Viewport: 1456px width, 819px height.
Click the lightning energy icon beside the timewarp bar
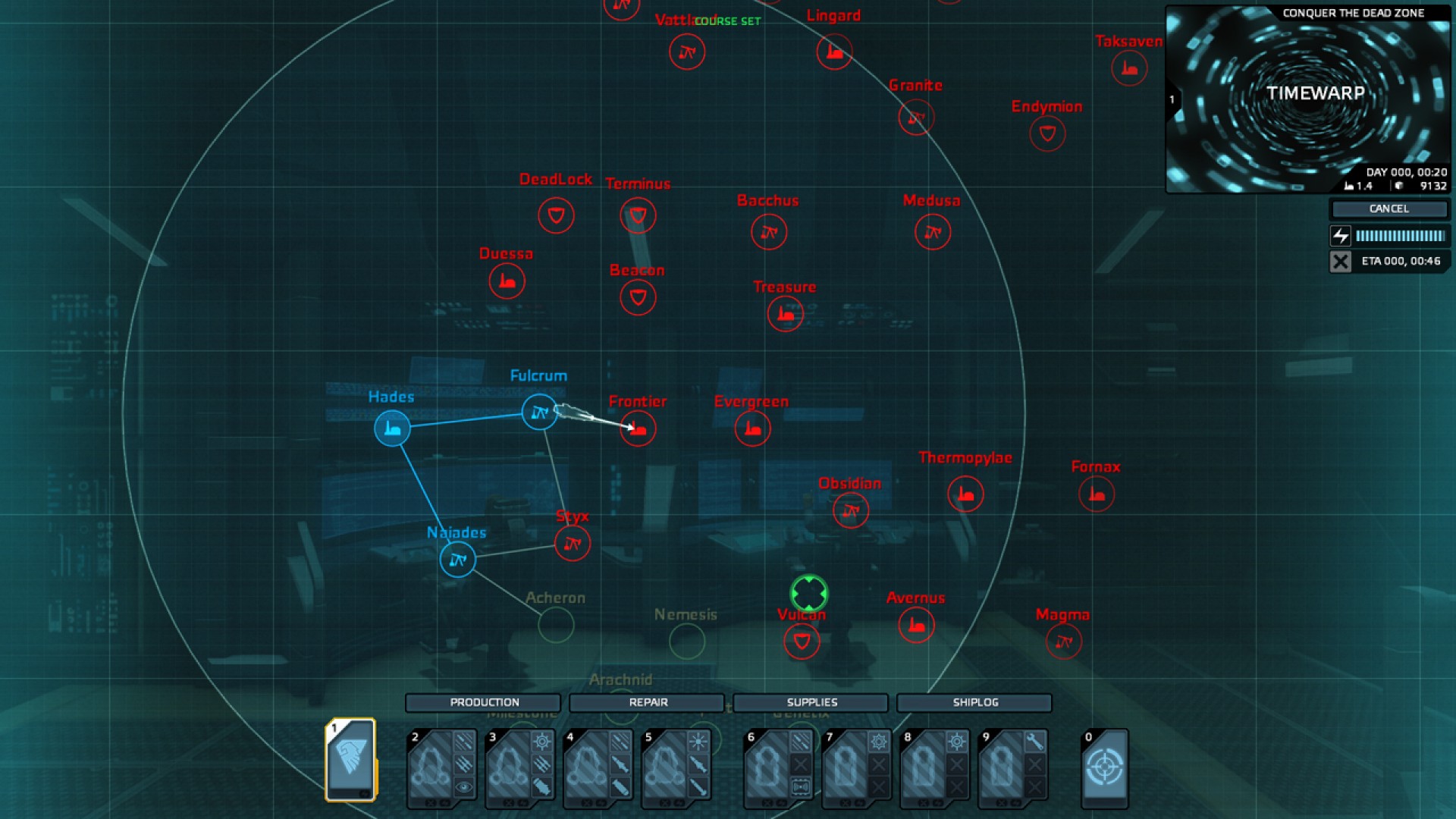pyautogui.click(x=1341, y=236)
